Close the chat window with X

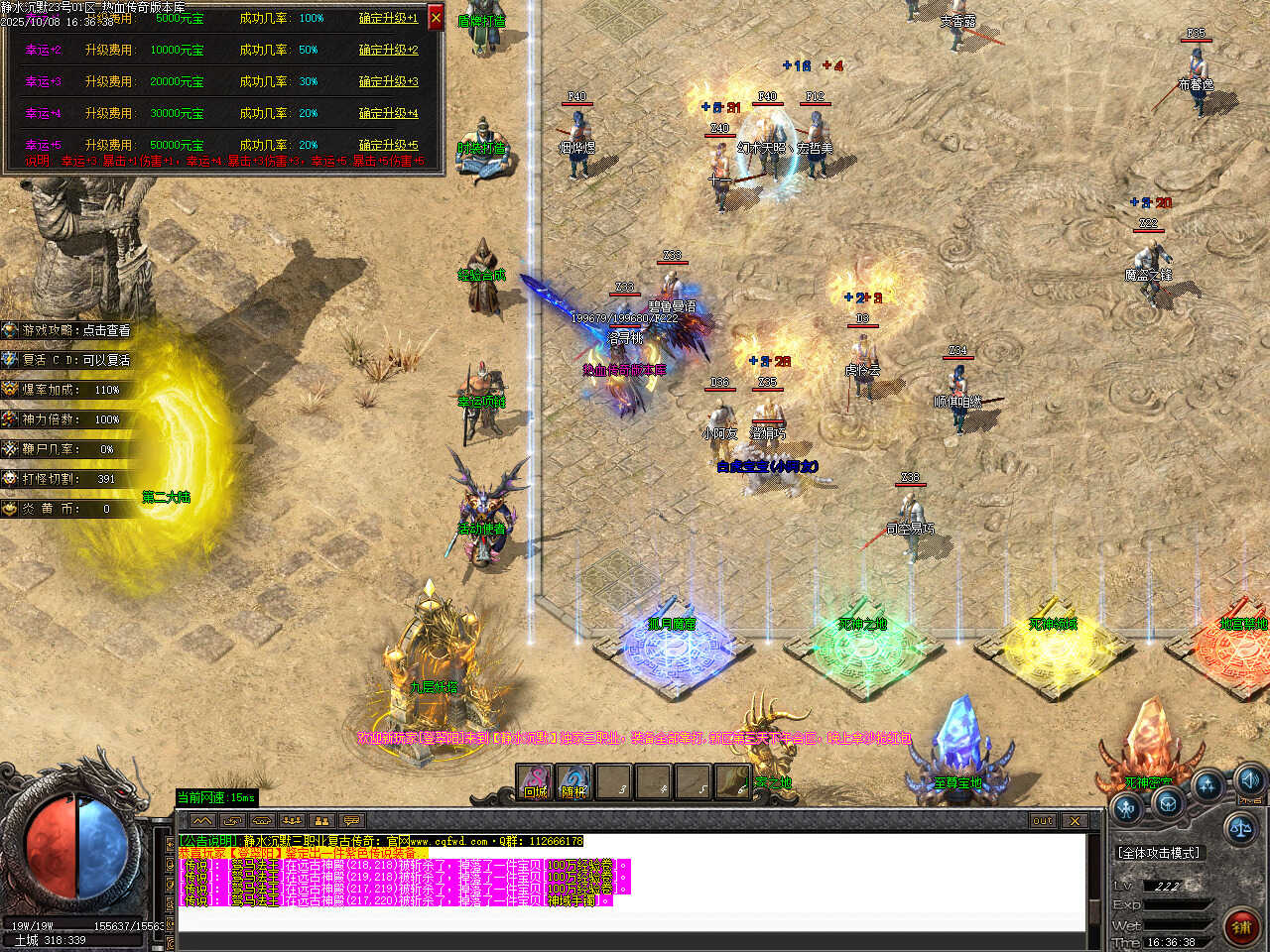[1075, 820]
